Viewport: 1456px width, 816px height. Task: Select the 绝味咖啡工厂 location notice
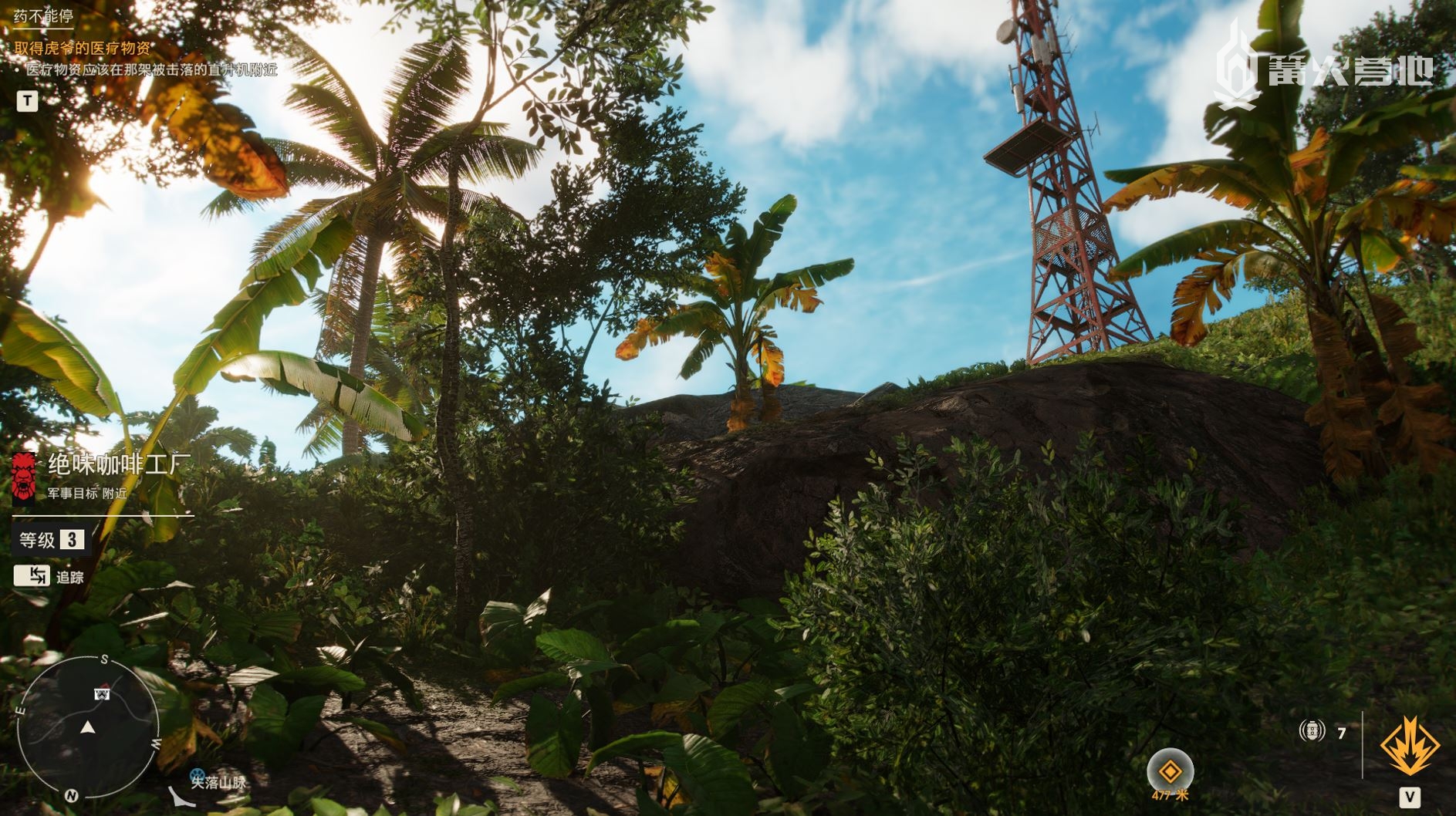coord(119,464)
